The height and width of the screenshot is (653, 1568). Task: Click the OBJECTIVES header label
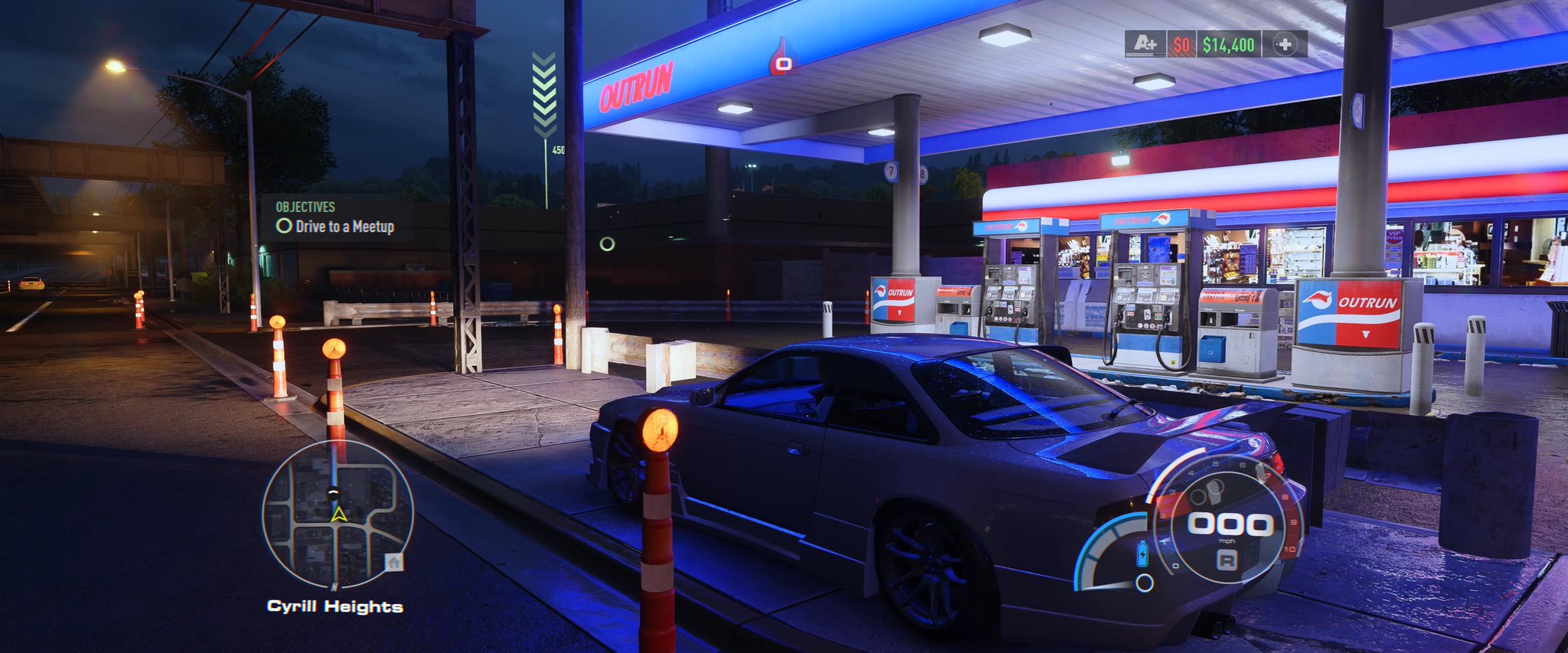click(305, 206)
